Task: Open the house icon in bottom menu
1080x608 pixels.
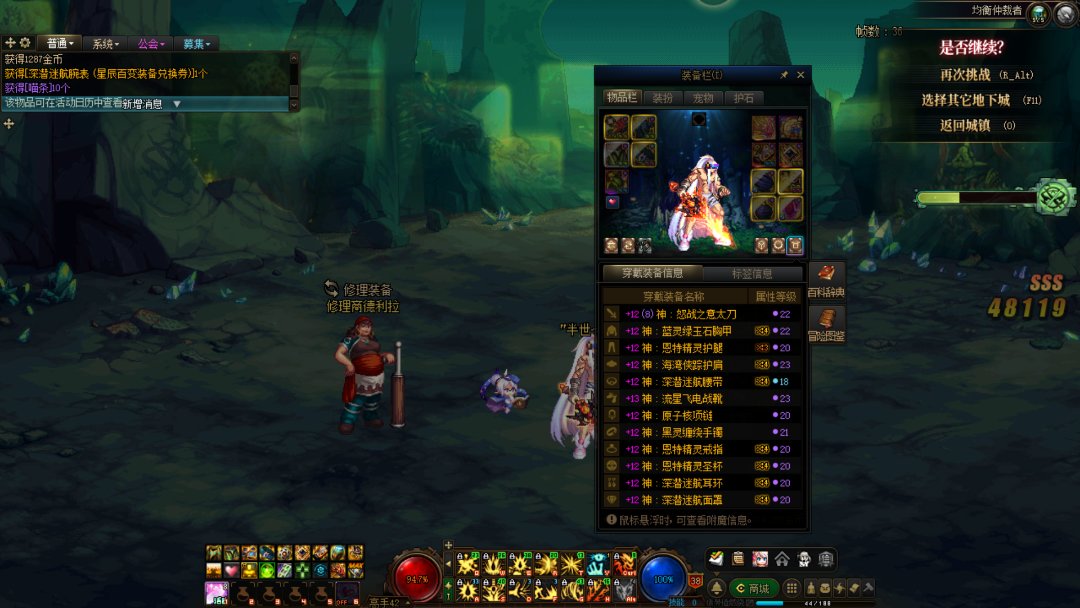Action: tap(781, 559)
